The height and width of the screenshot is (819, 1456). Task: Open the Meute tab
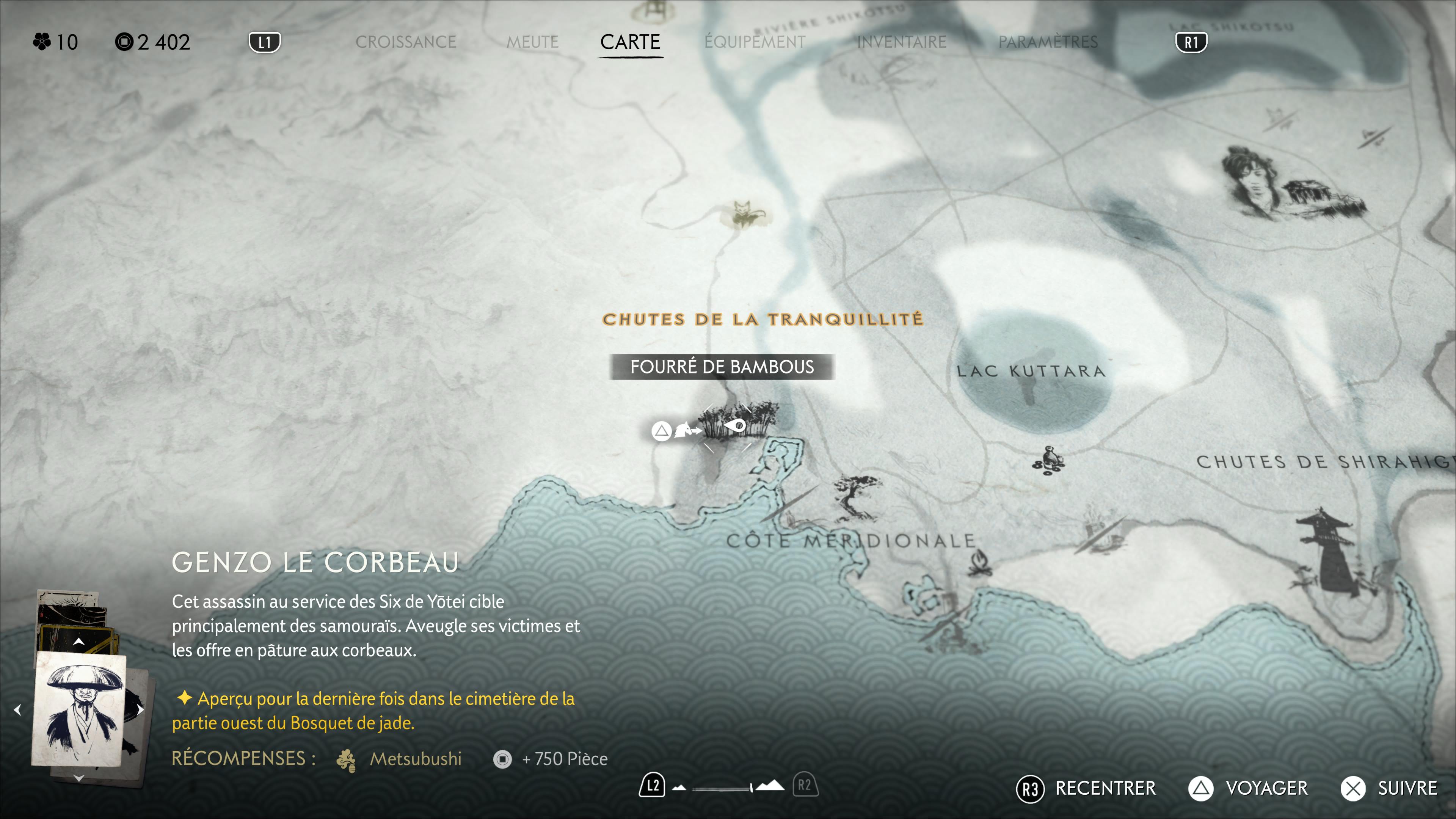pyautogui.click(x=532, y=42)
